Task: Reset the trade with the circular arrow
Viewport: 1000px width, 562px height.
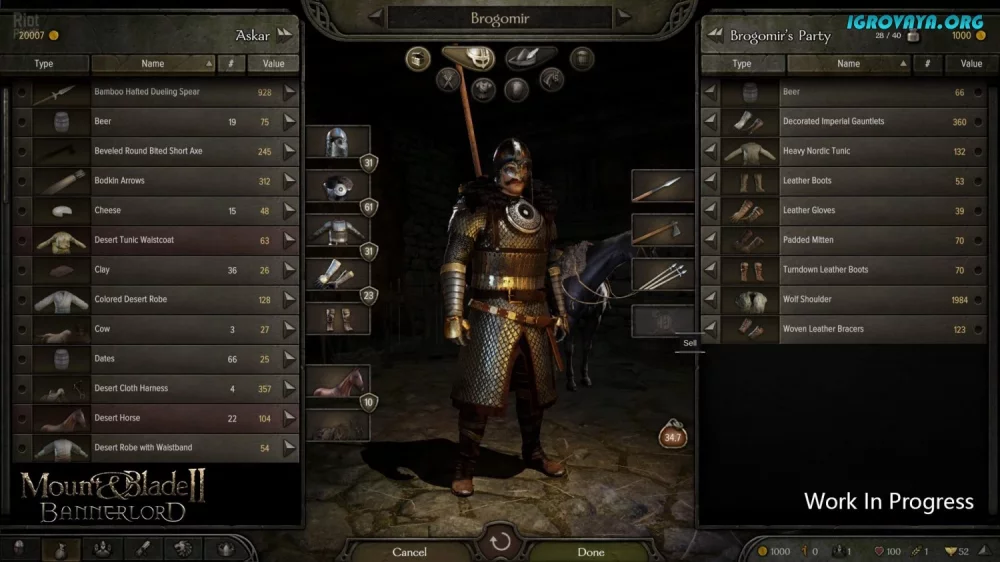Action: [500, 543]
